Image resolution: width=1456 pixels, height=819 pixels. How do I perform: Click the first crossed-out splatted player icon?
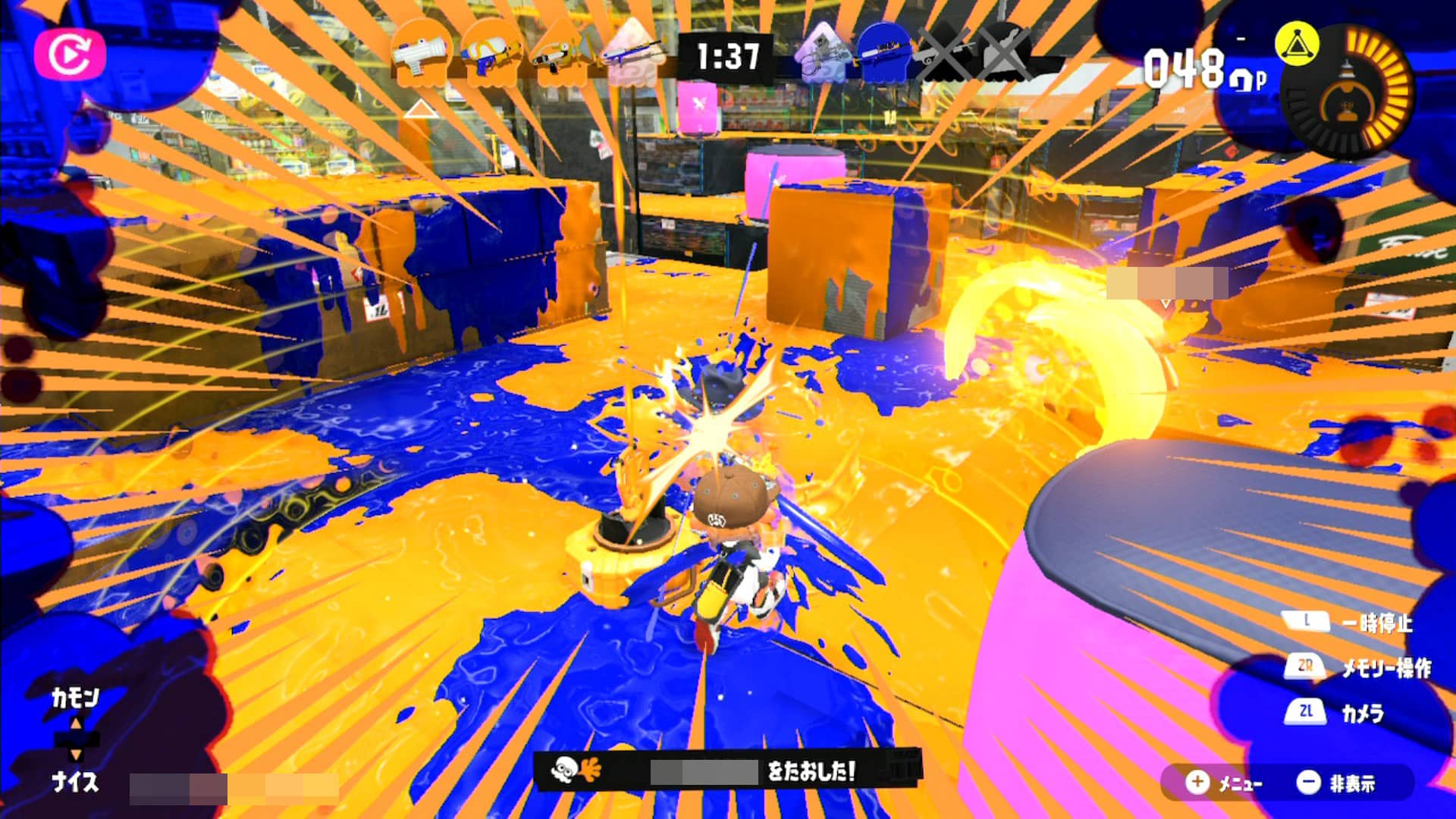click(x=944, y=53)
